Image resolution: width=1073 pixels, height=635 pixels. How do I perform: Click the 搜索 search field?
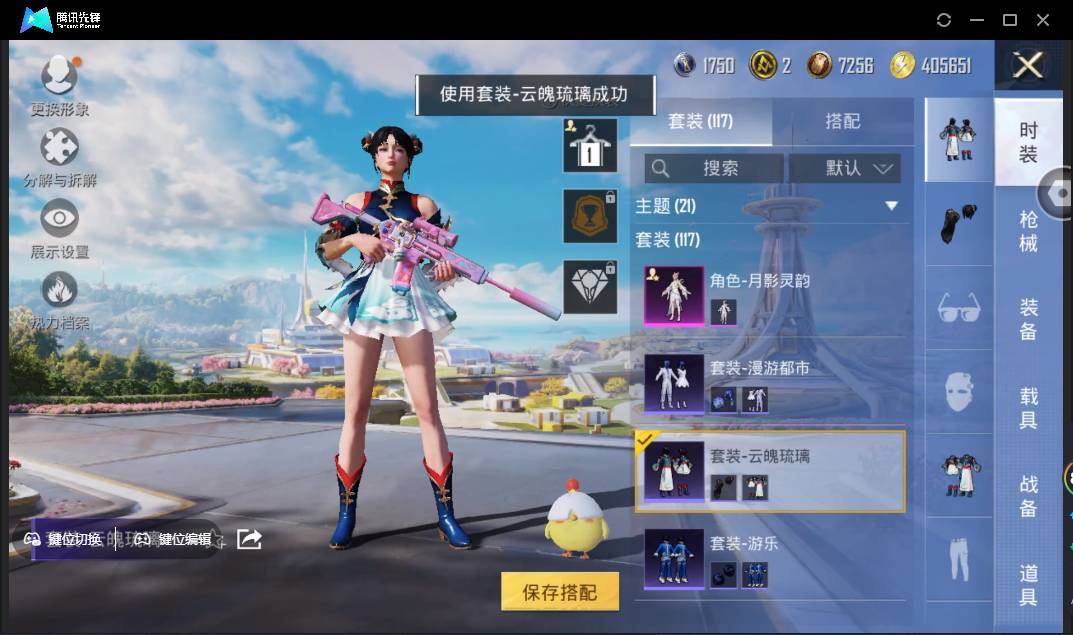714,168
